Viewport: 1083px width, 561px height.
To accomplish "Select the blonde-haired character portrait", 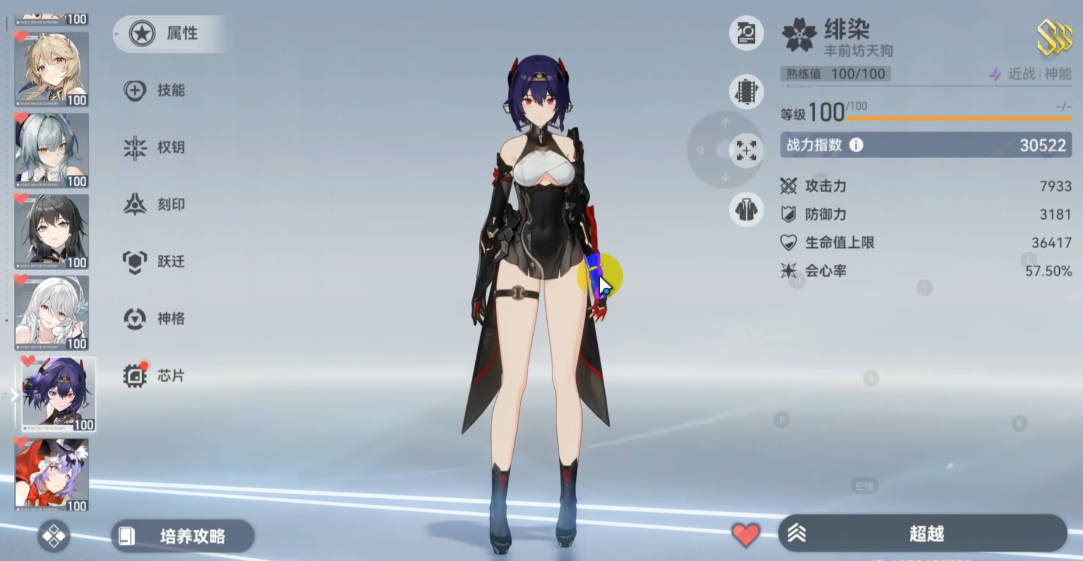I will (52, 68).
